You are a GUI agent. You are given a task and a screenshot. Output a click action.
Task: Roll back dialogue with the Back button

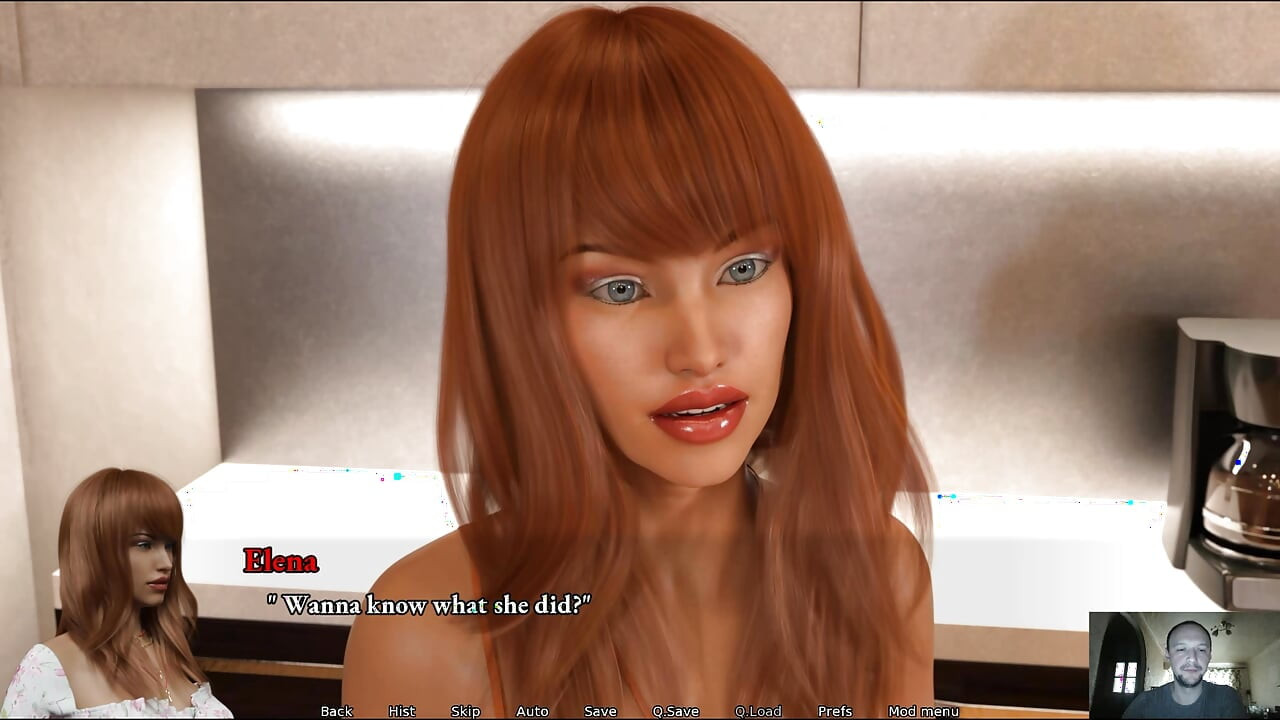pos(335,710)
